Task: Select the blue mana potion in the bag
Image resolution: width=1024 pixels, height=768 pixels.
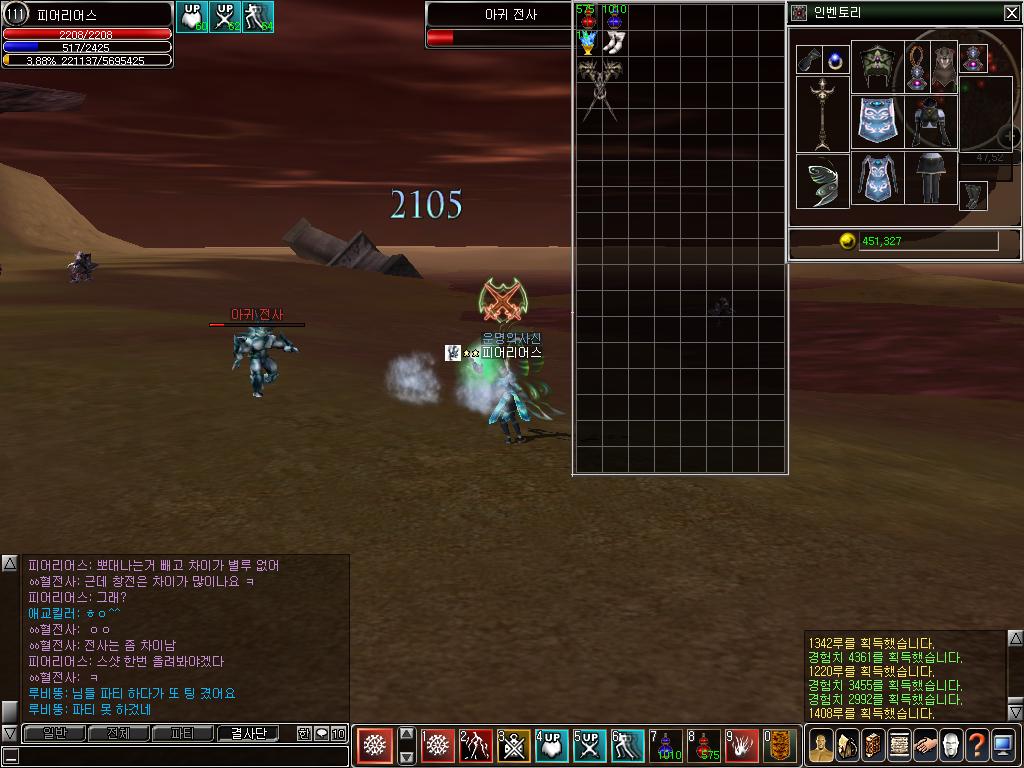Action: click(x=614, y=19)
